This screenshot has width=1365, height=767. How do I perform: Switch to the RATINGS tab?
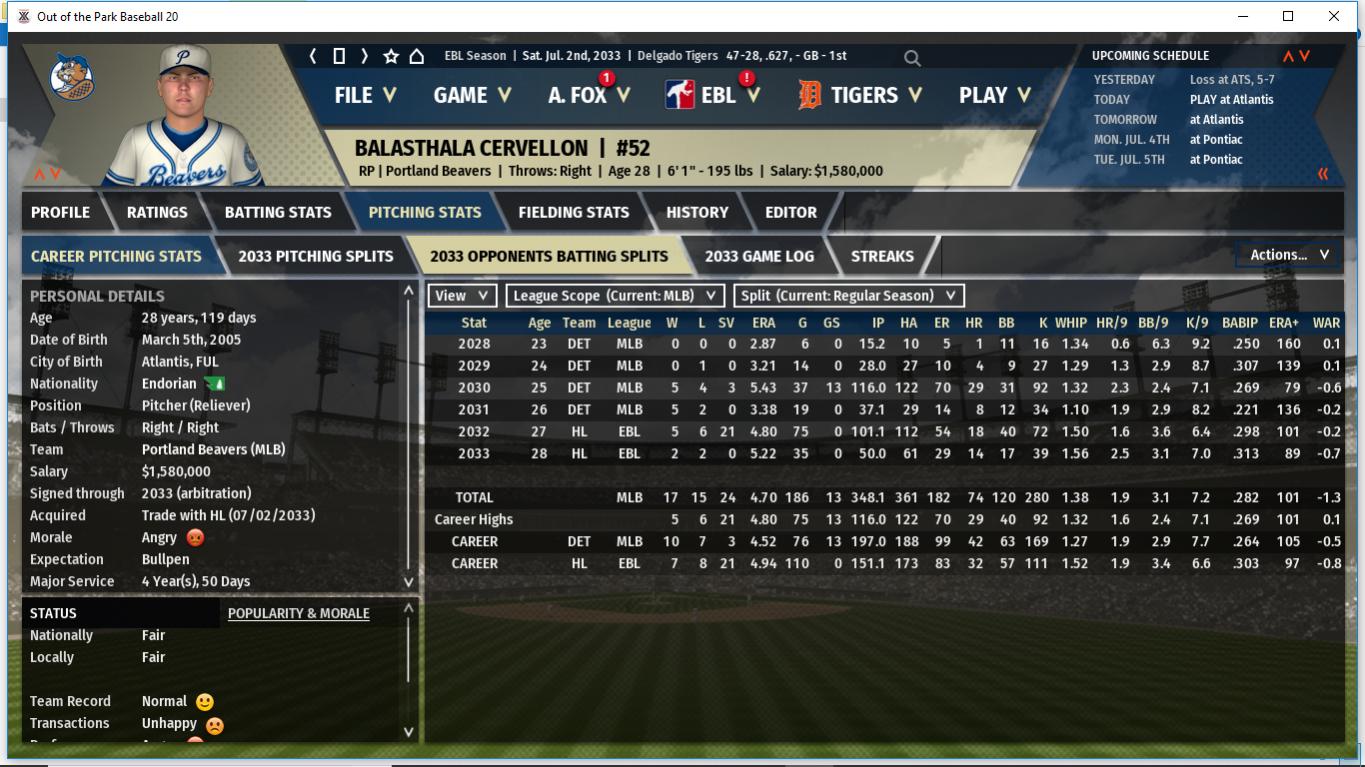(x=157, y=212)
